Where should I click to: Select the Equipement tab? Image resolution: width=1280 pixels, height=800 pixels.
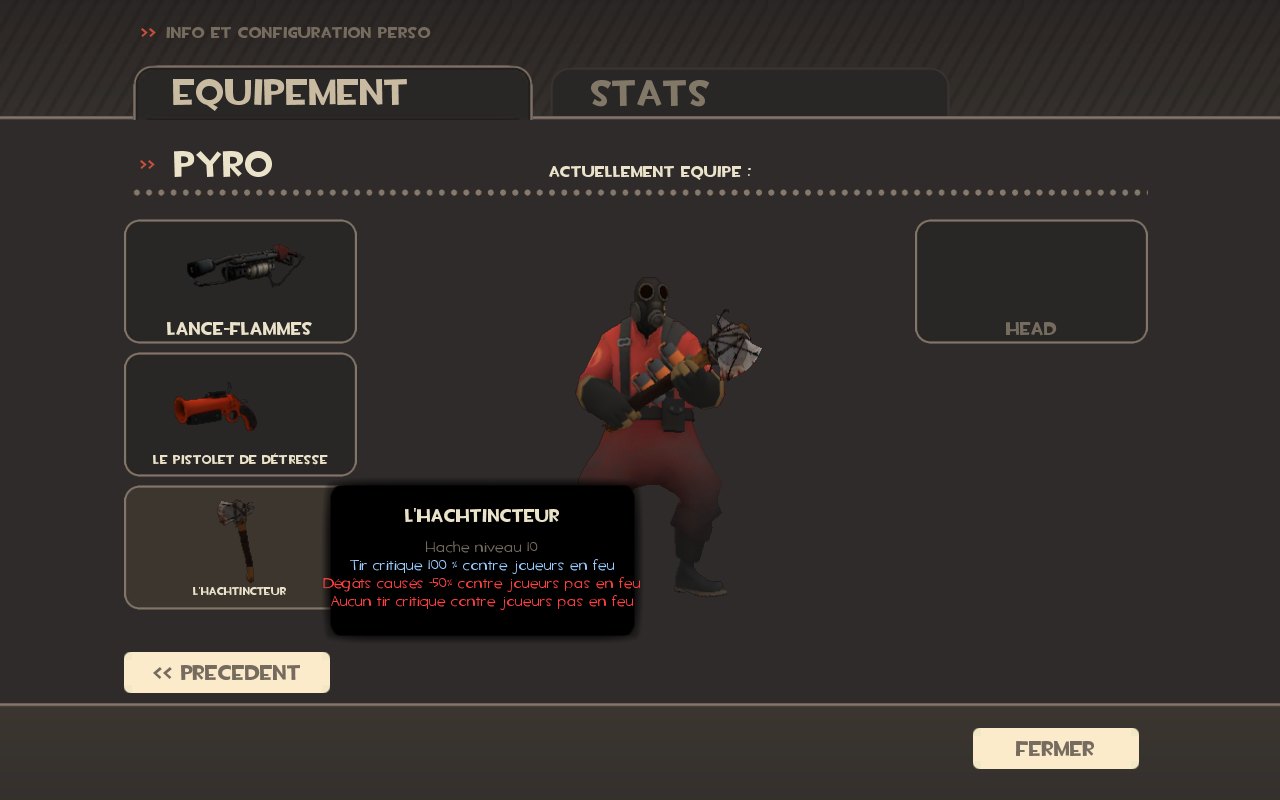point(332,93)
